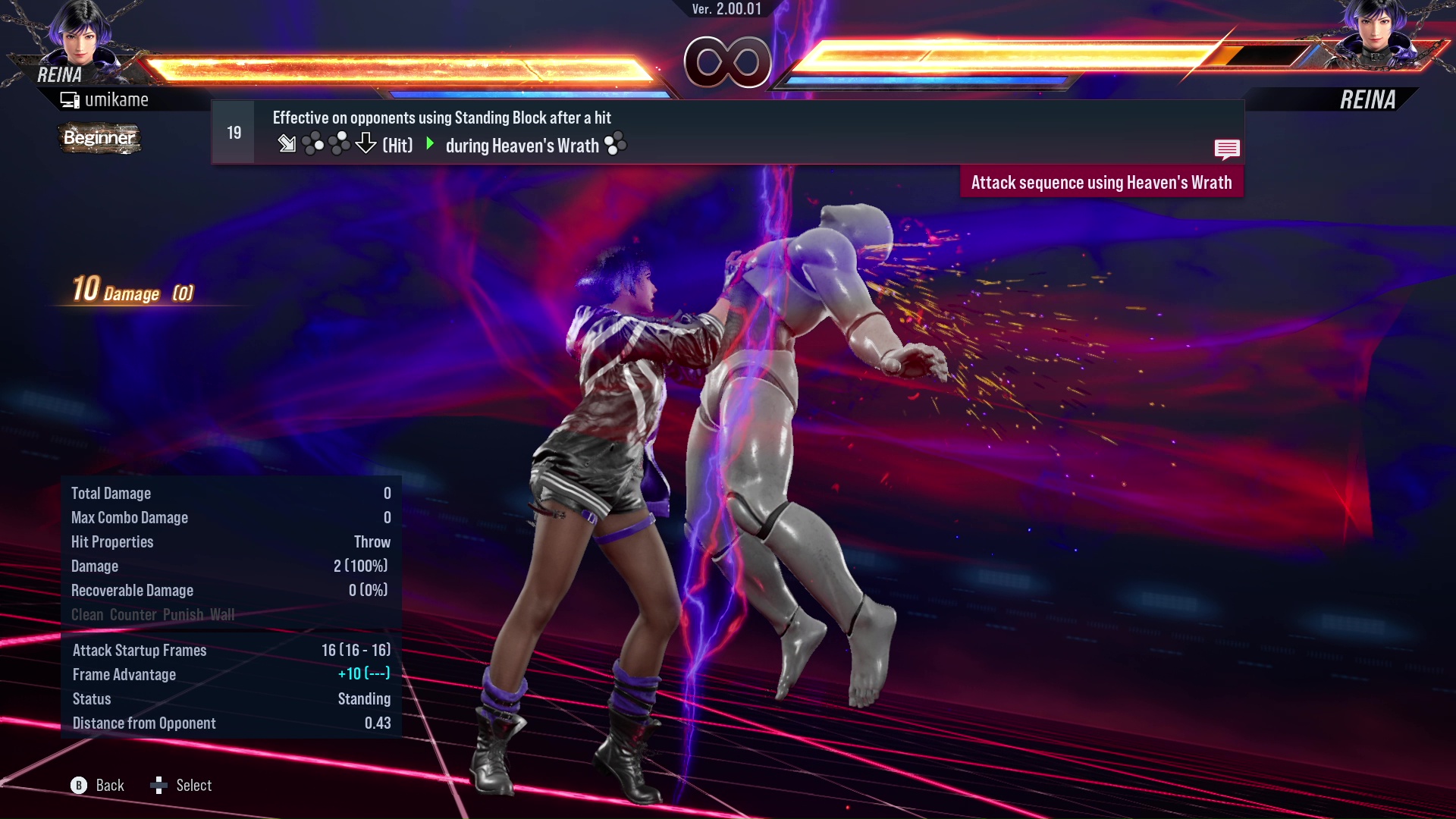Click the infinity round-timer symbol
Viewport: 1456px width, 819px height.
(x=728, y=61)
